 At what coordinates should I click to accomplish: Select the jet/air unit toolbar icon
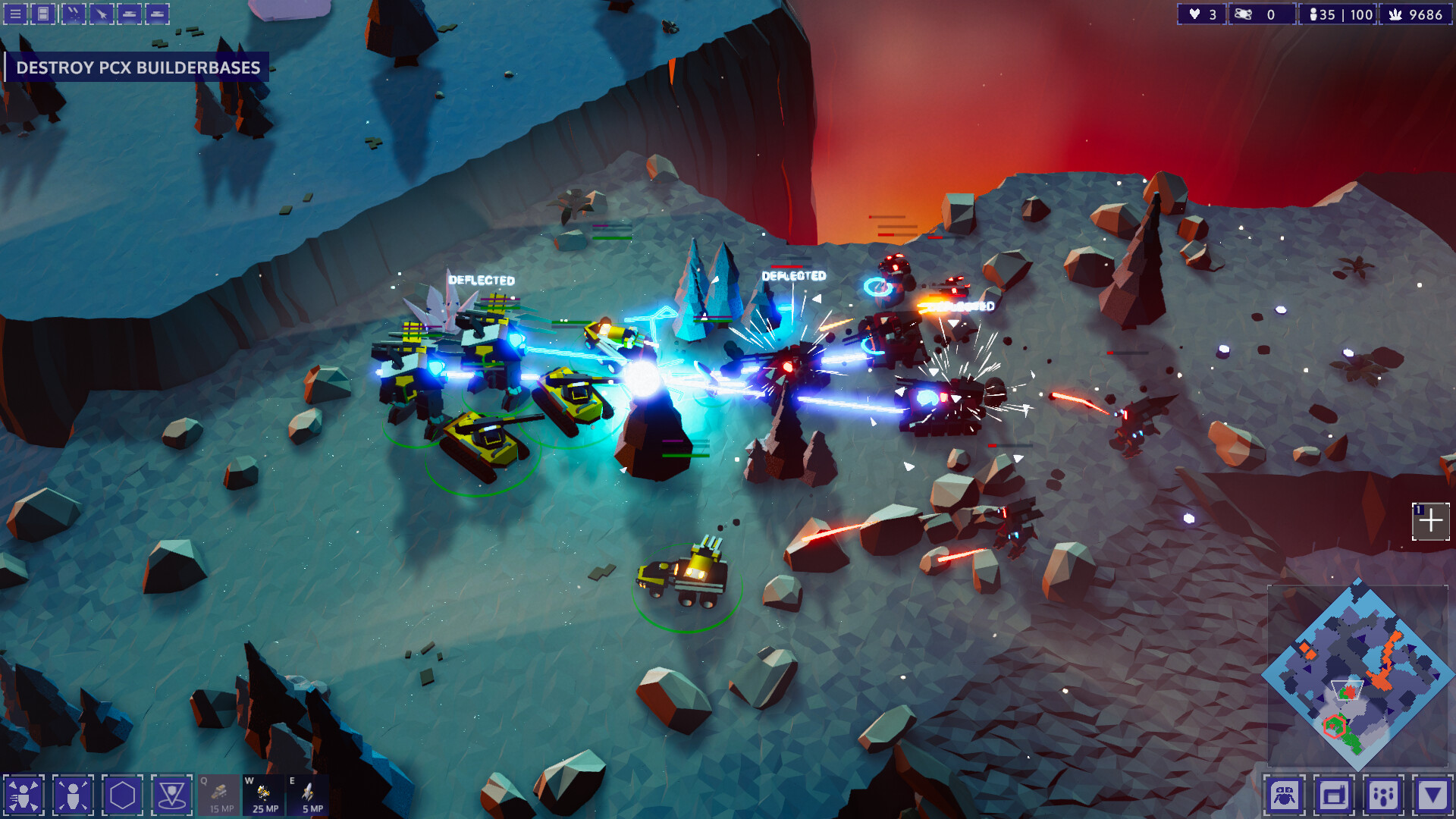100,13
